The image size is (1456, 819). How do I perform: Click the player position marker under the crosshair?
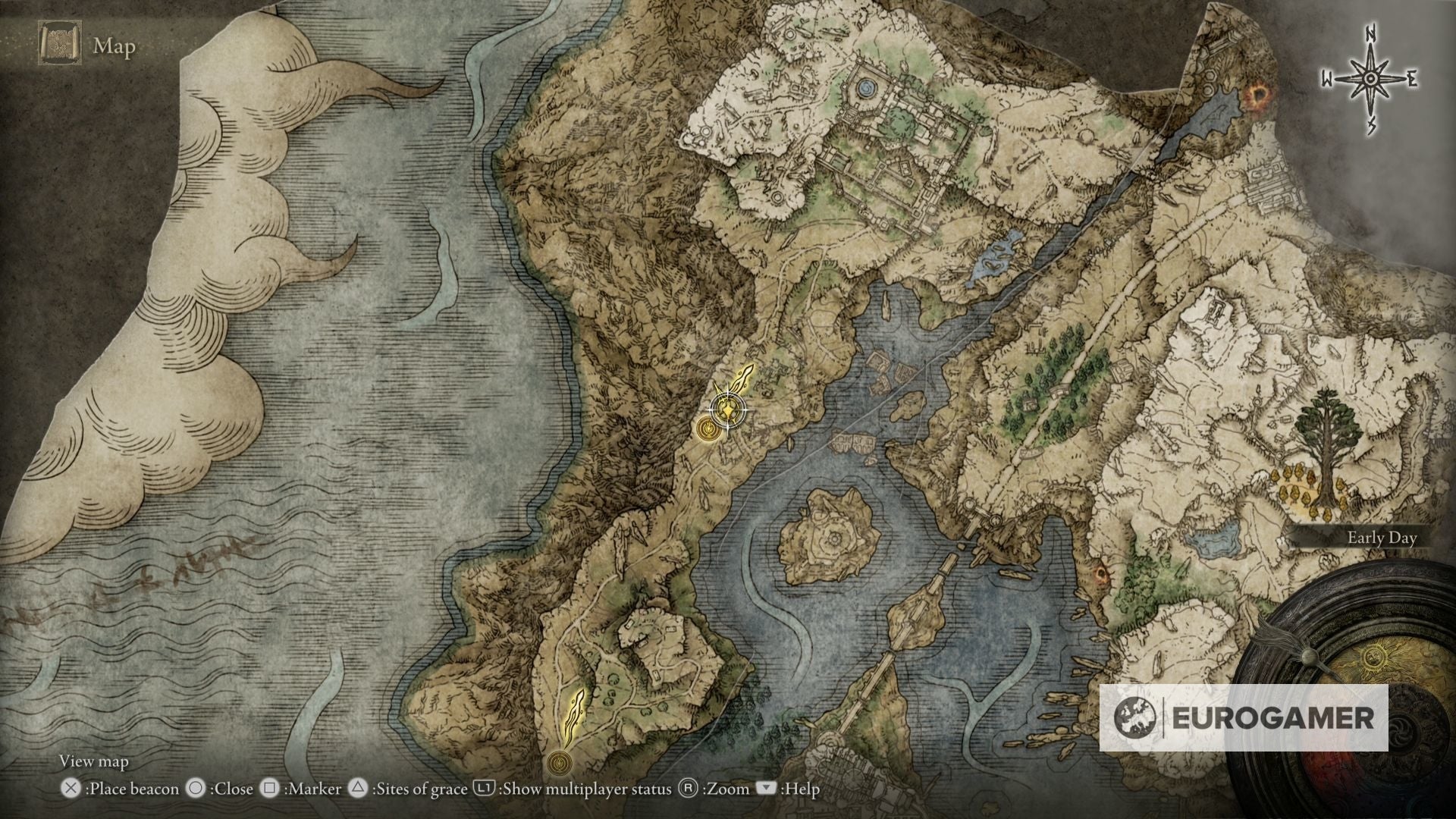tap(728, 411)
